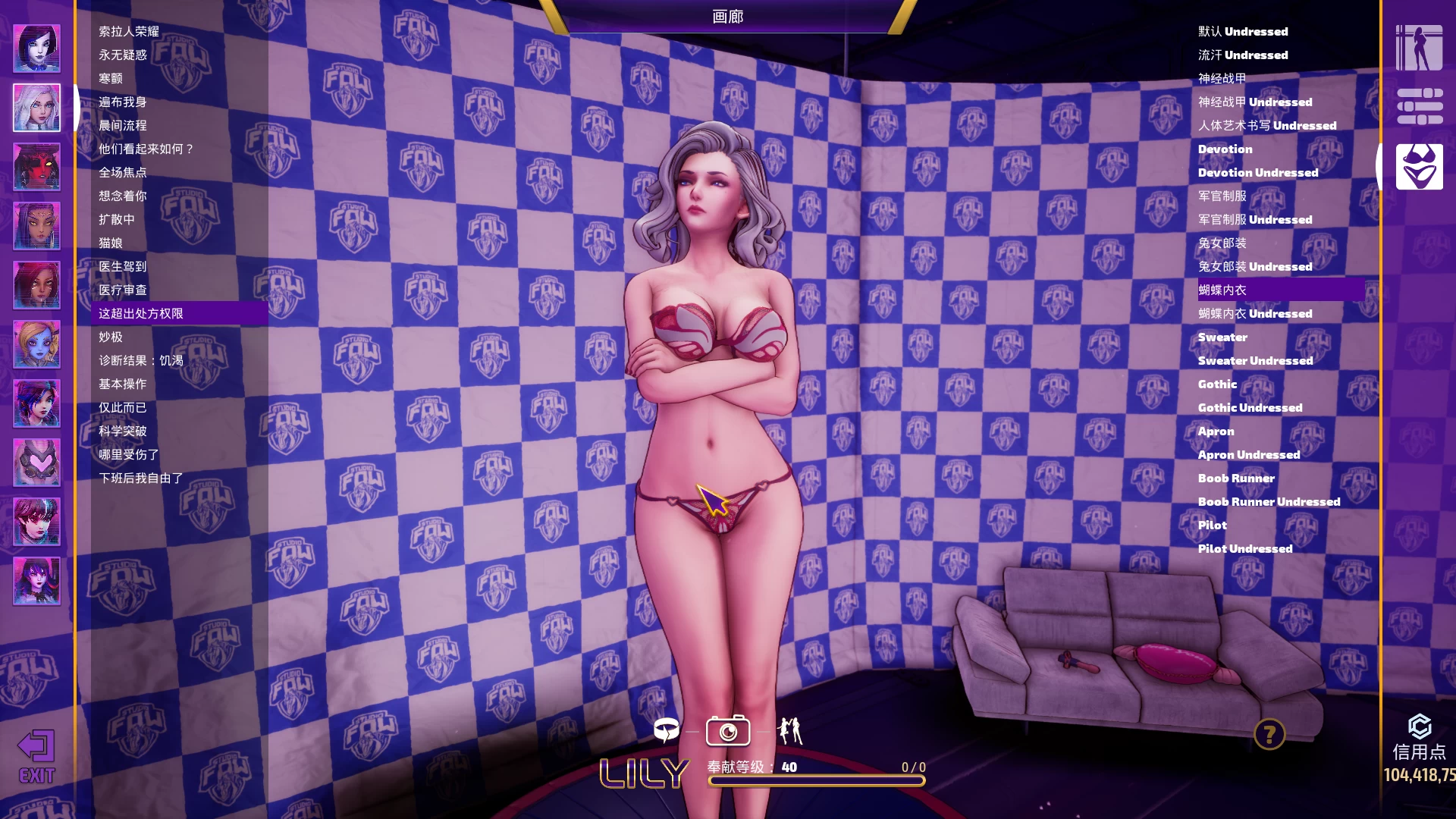1456x819 pixels.
Task: Select the red demon character portrait
Action: pos(36,167)
